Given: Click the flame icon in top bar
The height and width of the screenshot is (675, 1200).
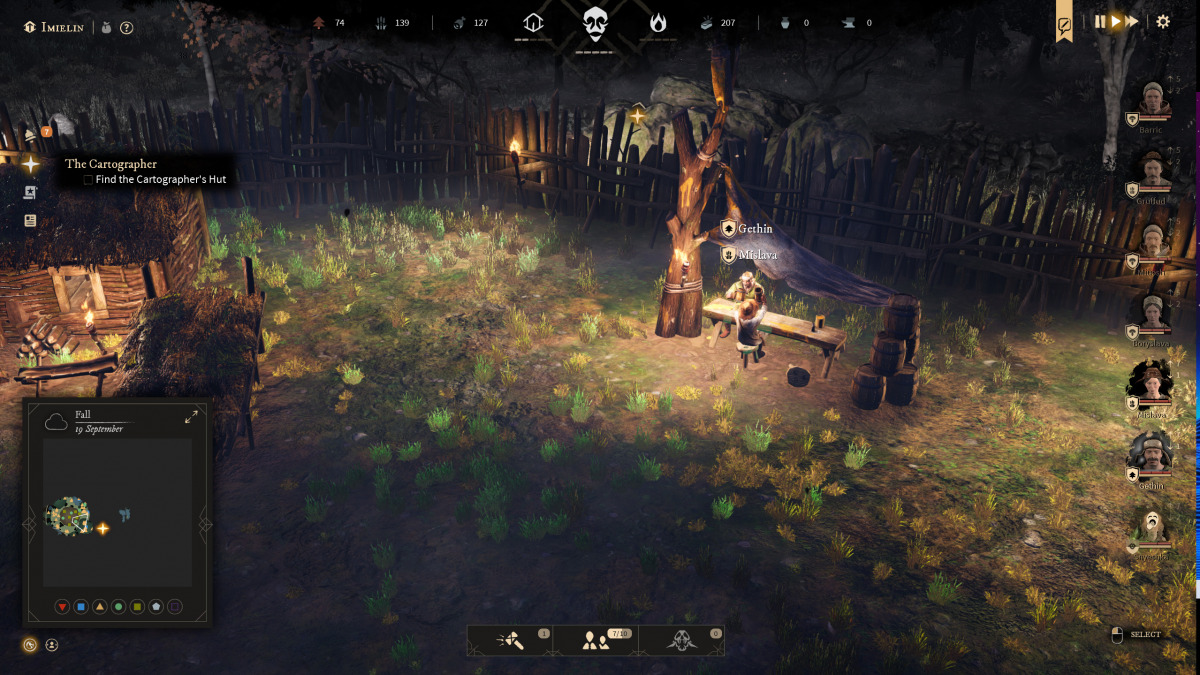Looking at the screenshot, I should click(x=658, y=22).
